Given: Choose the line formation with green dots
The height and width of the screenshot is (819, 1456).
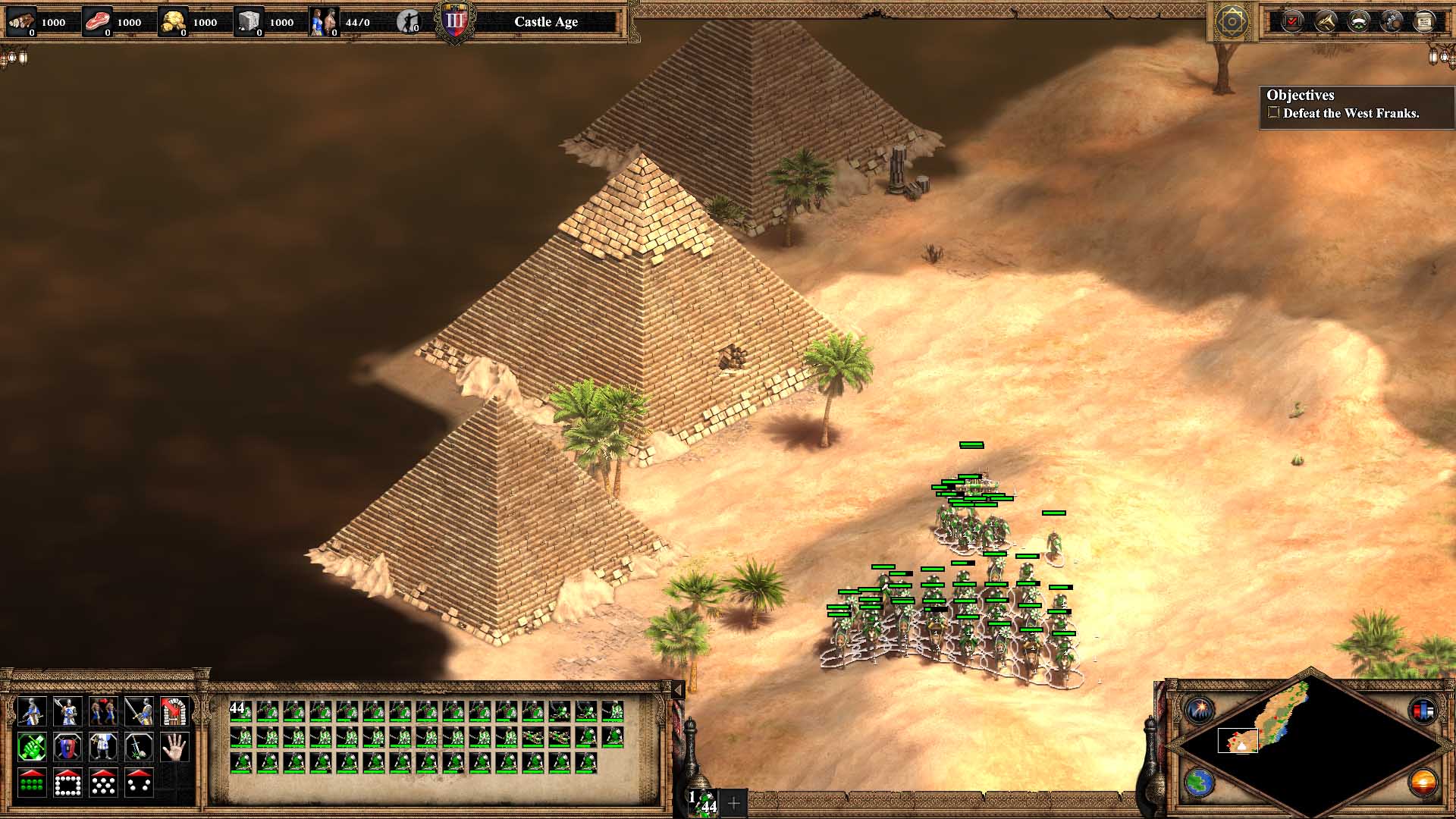Looking at the screenshot, I should click(31, 783).
